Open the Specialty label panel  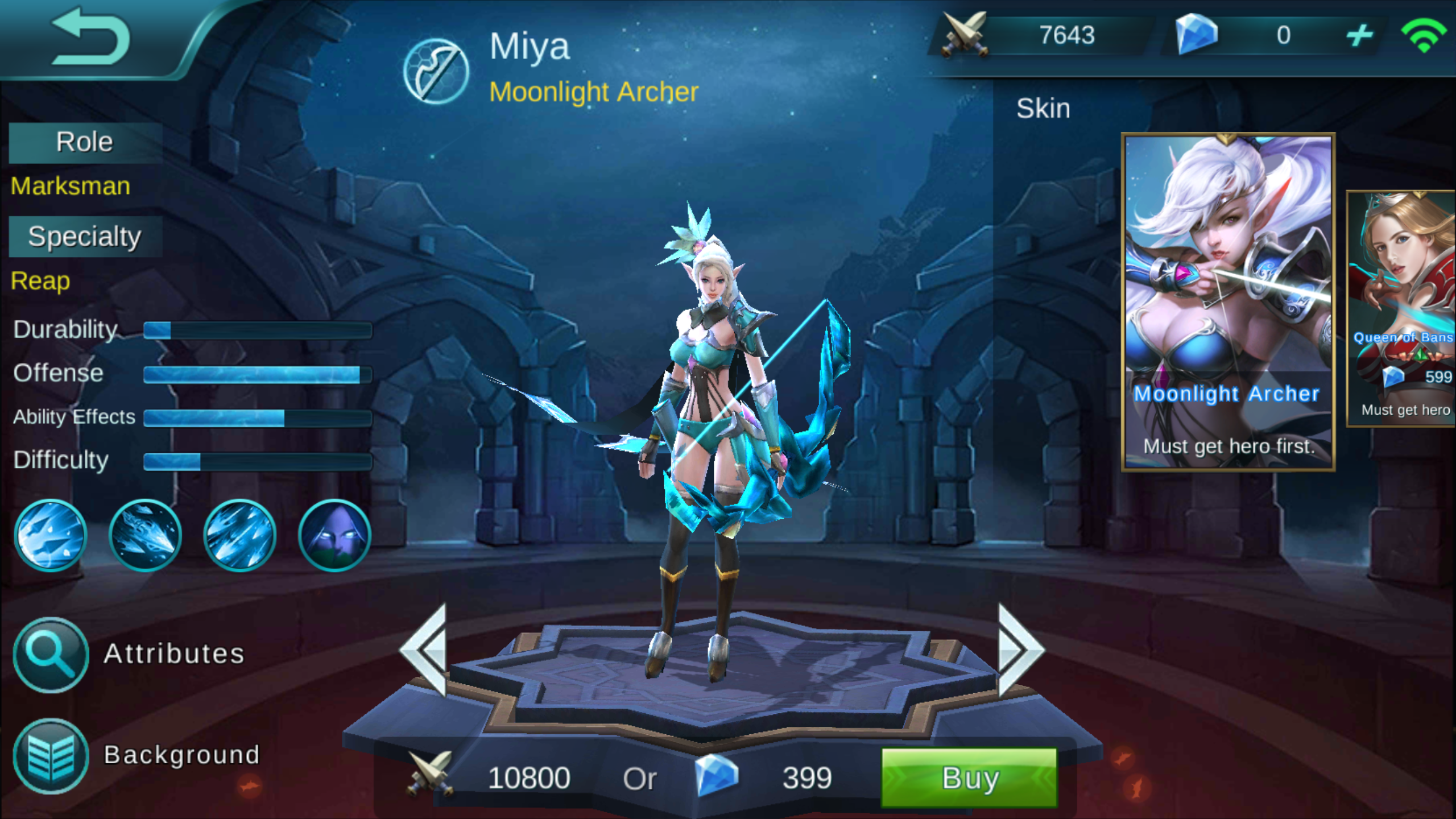coord(84,235)
